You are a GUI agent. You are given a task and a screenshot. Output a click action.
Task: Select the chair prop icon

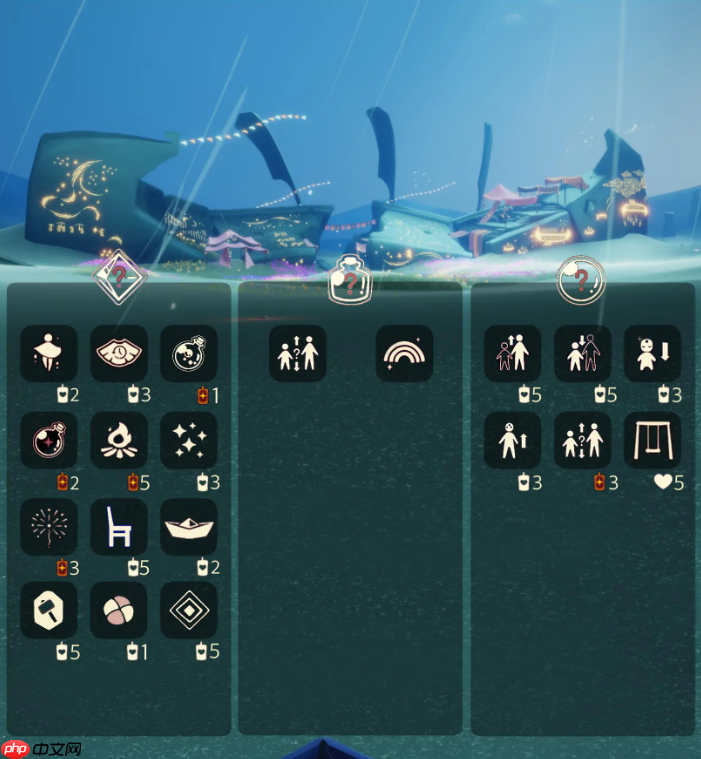[x=119, y=526]
